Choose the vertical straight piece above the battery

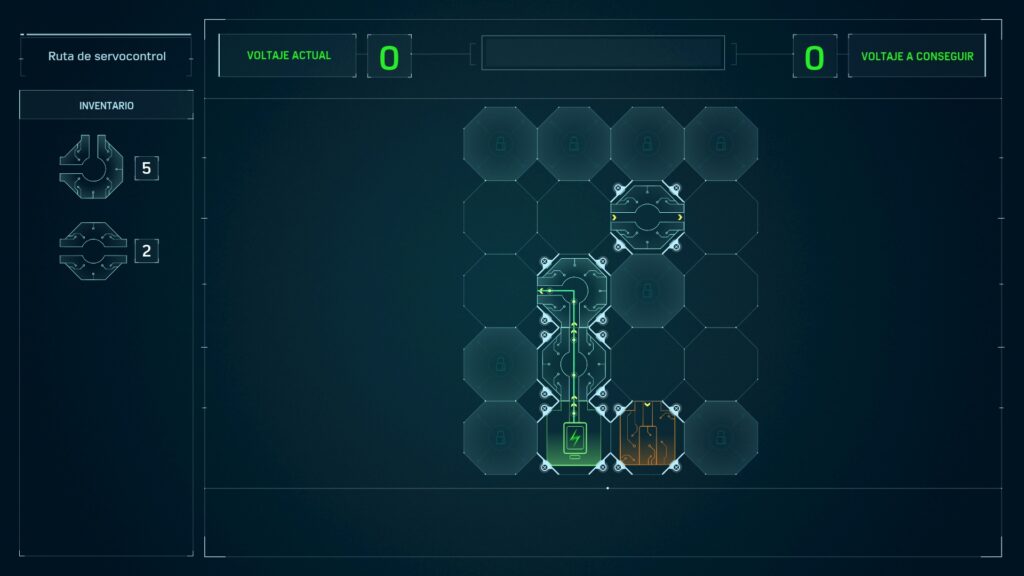574,365
